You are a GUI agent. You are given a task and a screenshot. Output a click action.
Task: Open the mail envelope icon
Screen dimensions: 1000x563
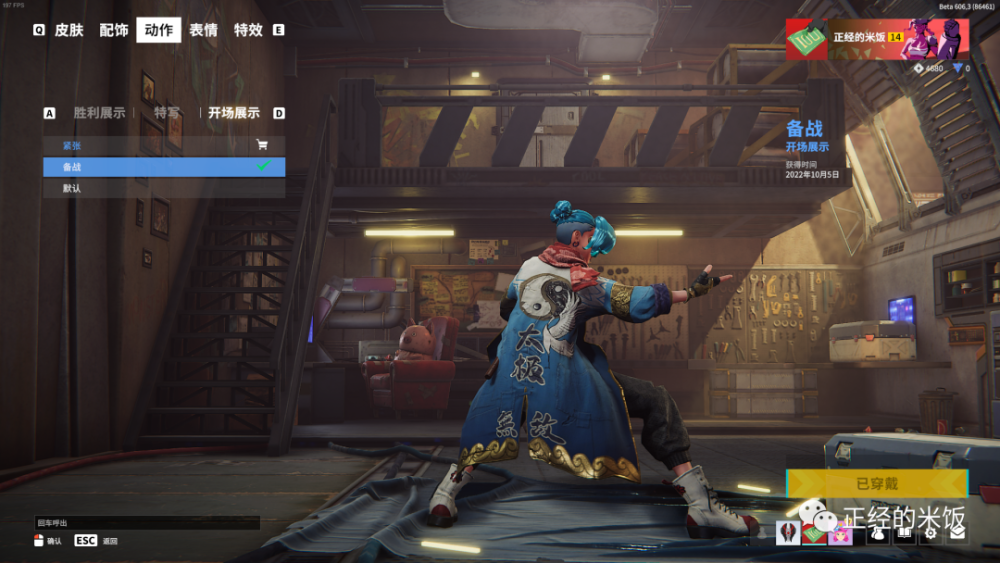point(957,534)
